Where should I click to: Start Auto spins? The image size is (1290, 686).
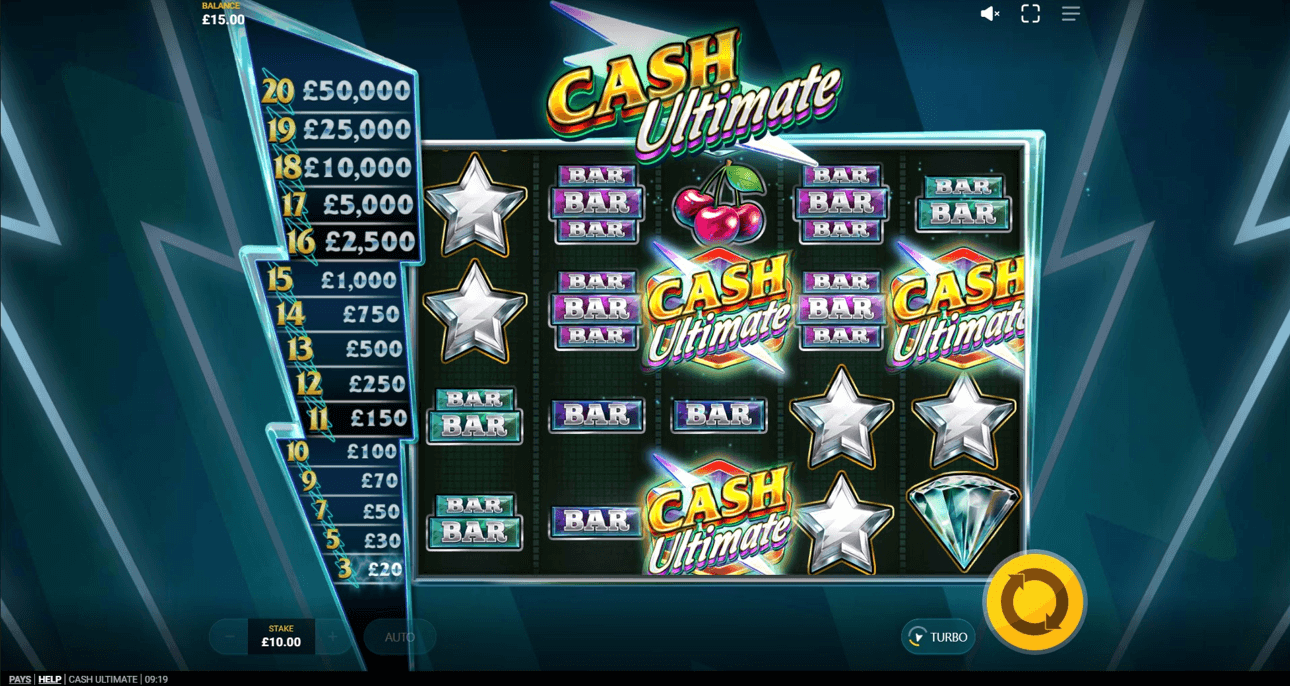(x=399, y=637)
